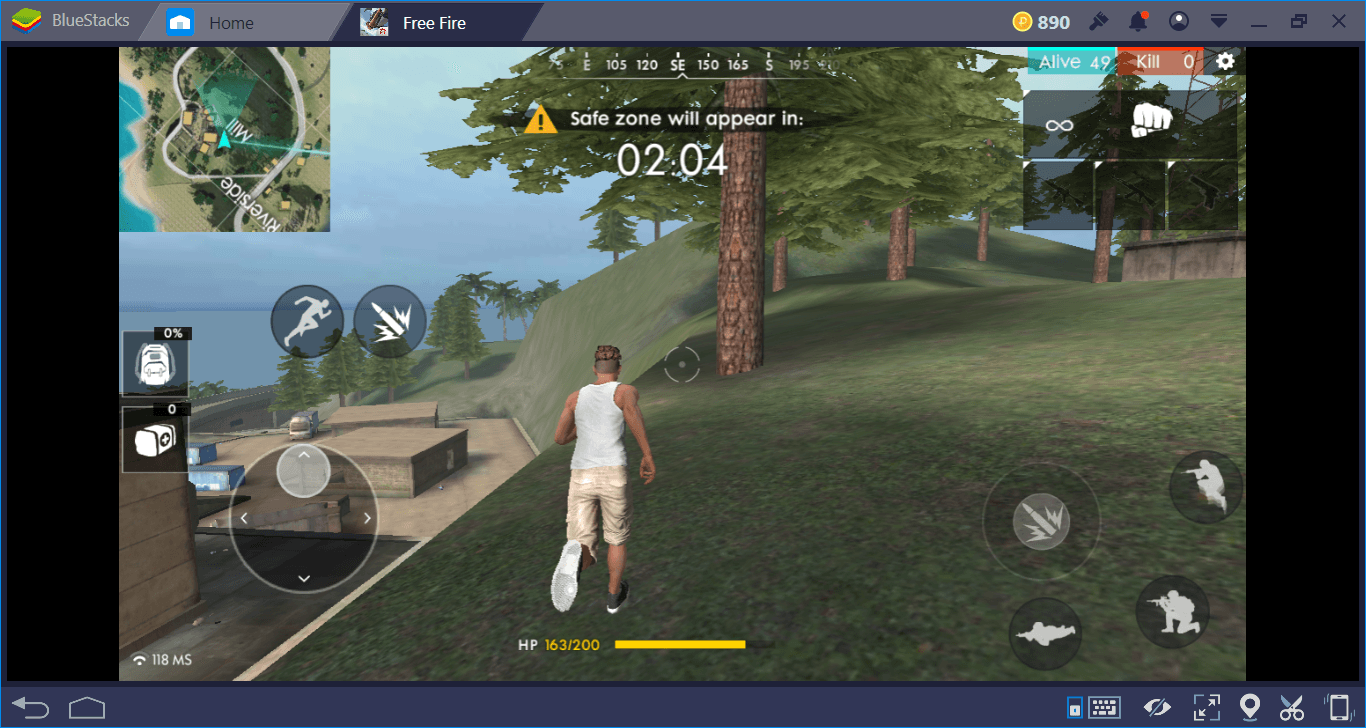The image size is (1366, 728).
Task: Enable fullscreen mode in BlueStacks
Action: coord(1207,707)
